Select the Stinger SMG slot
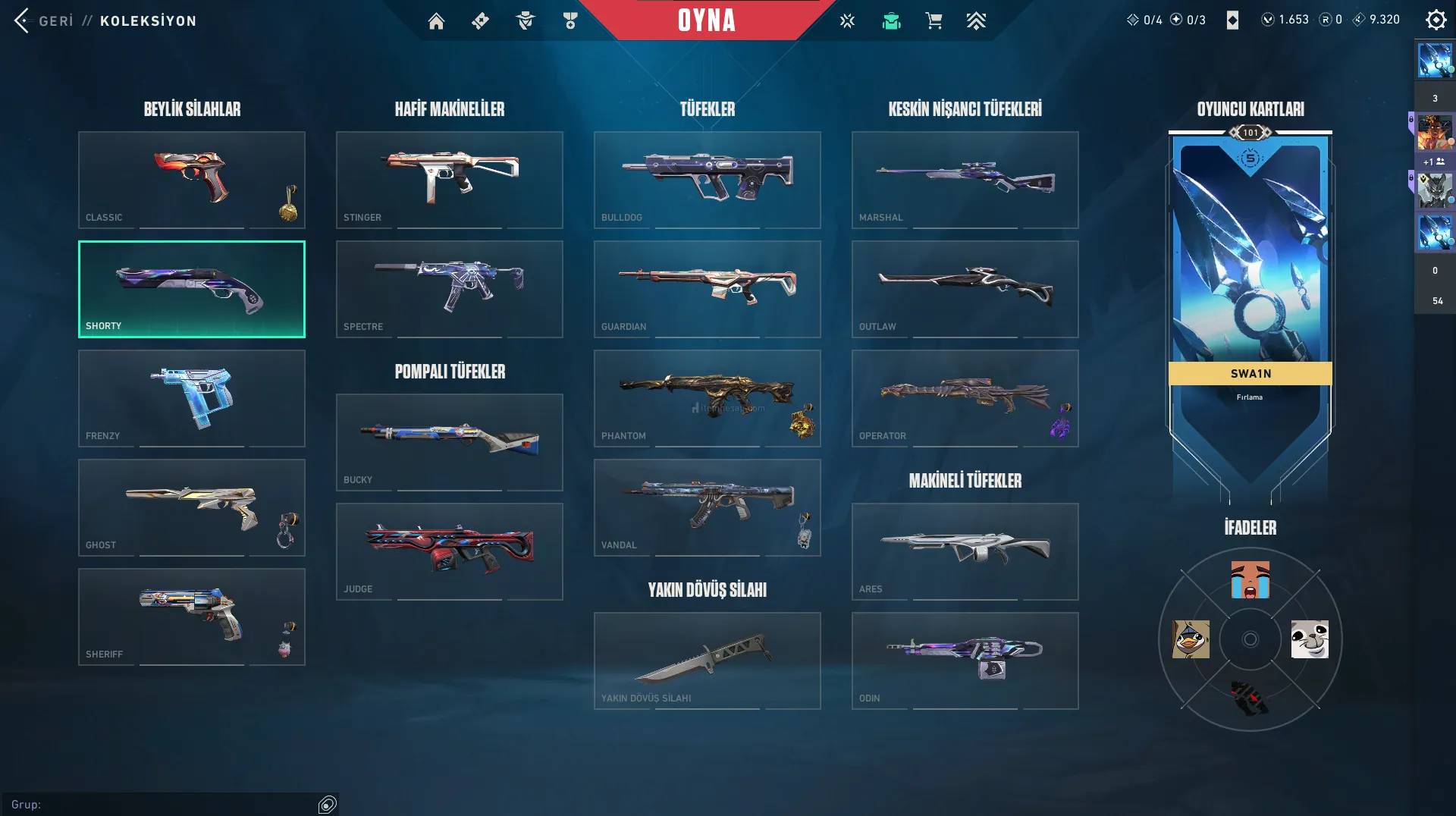The height and width of the screenshot is (816, 1456). coord(449,180)
